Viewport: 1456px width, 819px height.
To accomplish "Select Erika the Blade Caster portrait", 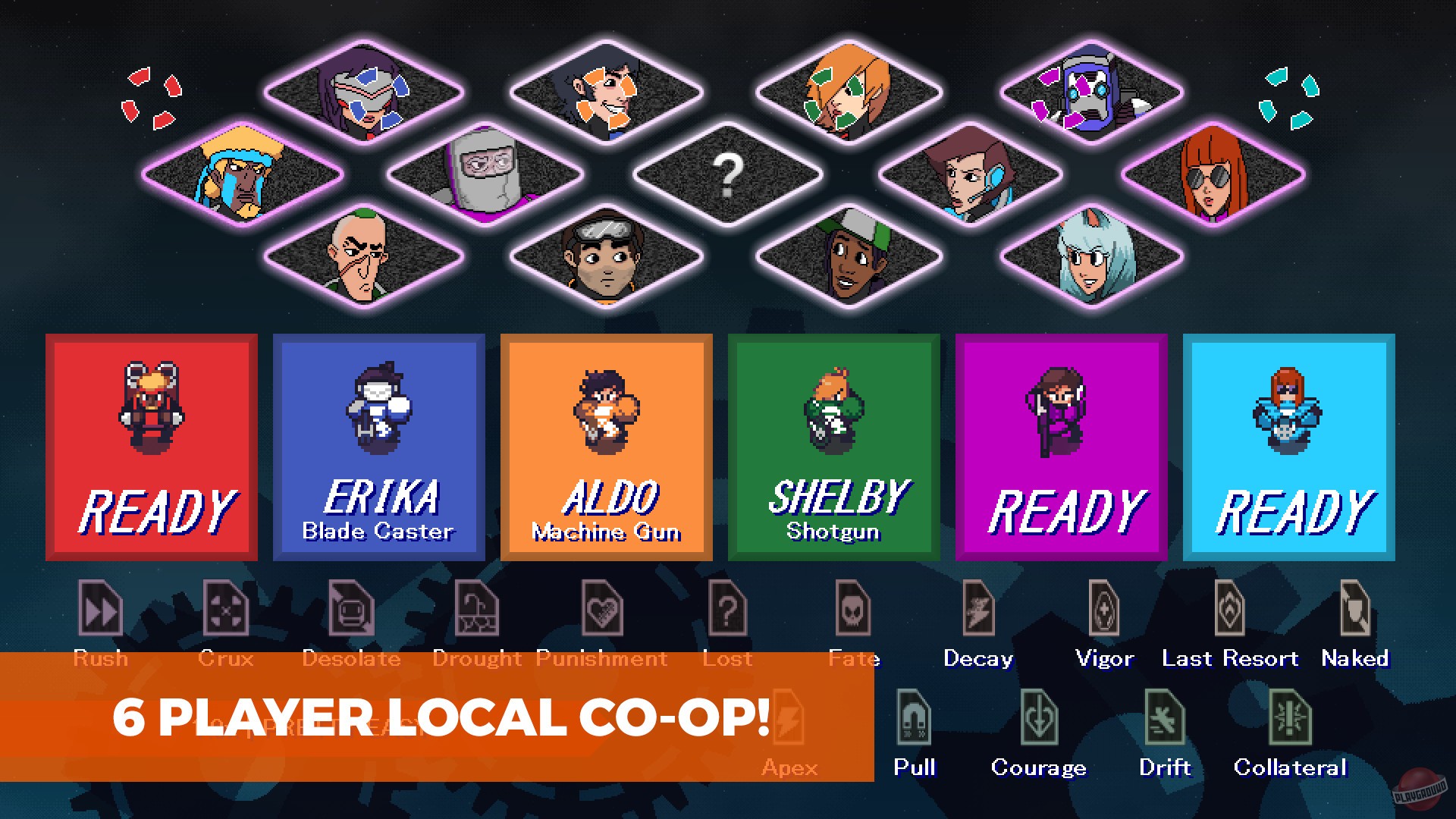I will (378, 447).
